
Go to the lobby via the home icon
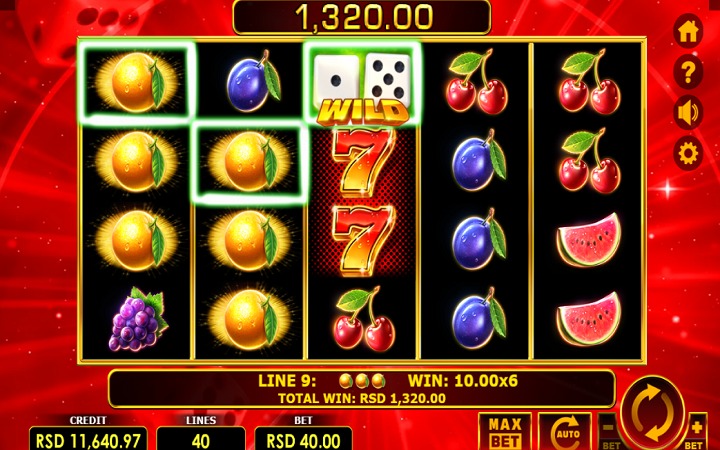688,32
